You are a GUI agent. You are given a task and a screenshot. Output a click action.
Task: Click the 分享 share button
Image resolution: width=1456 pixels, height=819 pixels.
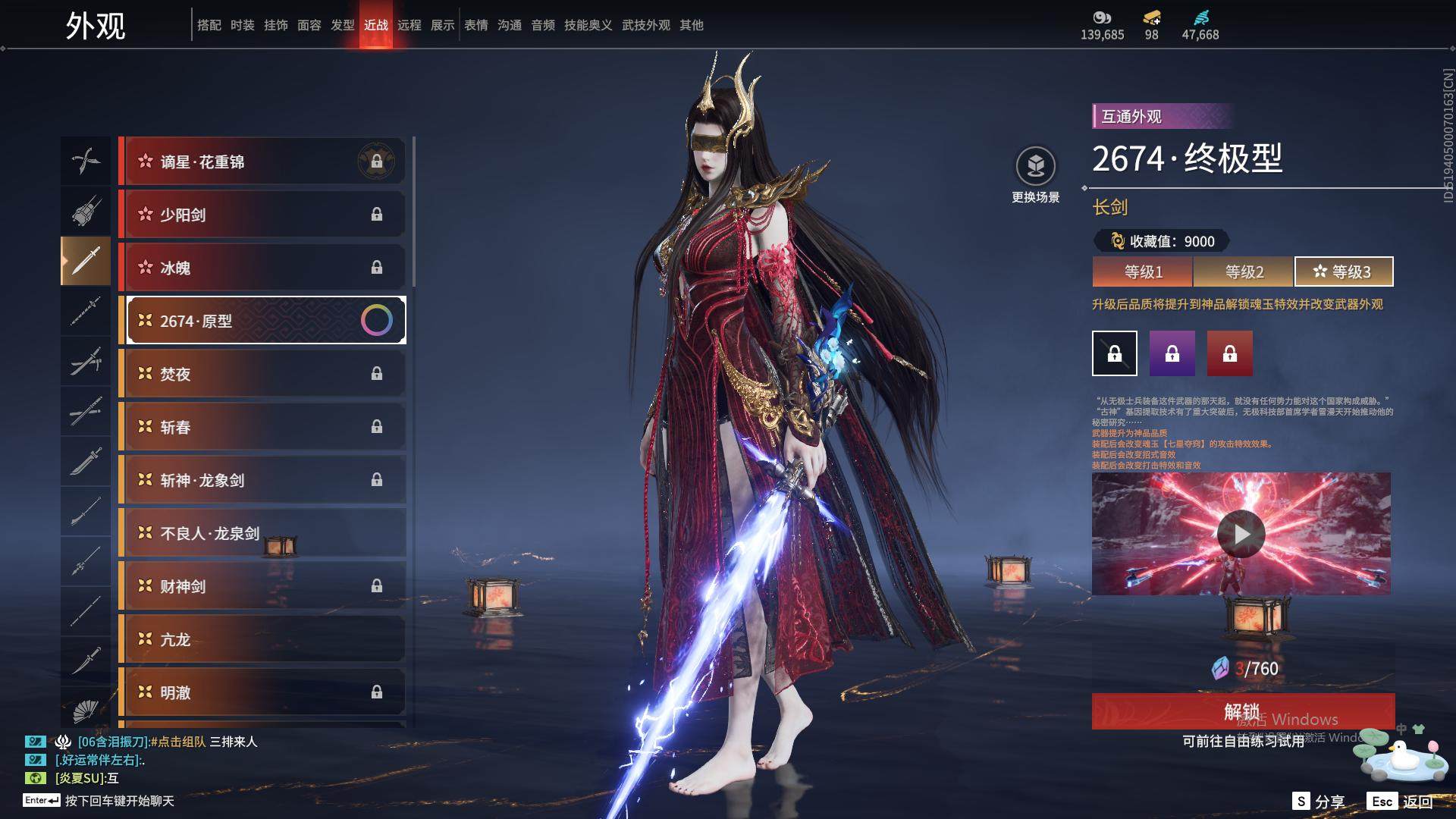pyautogui.click(x=1319, y=802)
